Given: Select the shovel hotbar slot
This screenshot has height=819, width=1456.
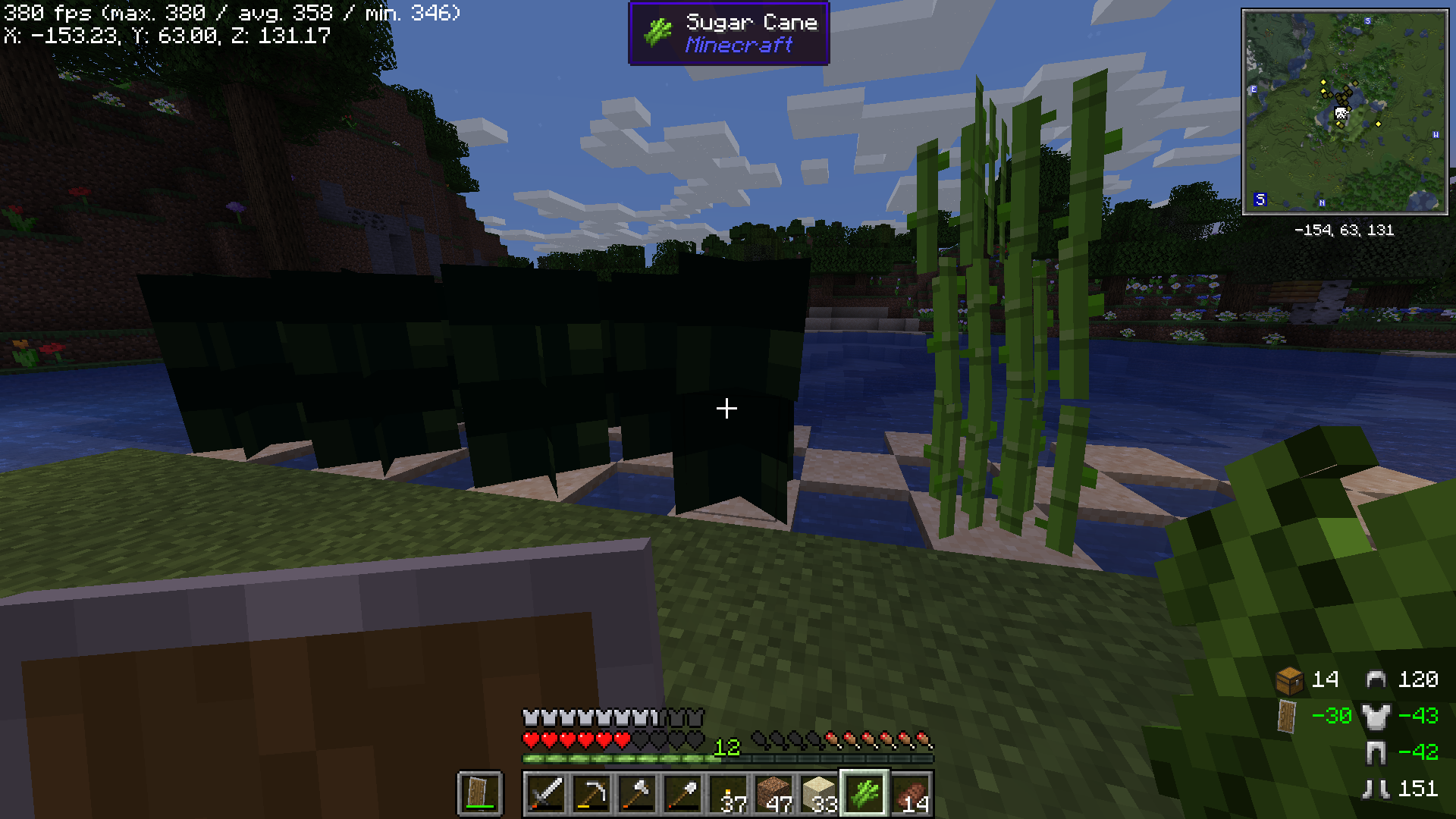Looking at the screenshot, I should (x=682, y=792).
